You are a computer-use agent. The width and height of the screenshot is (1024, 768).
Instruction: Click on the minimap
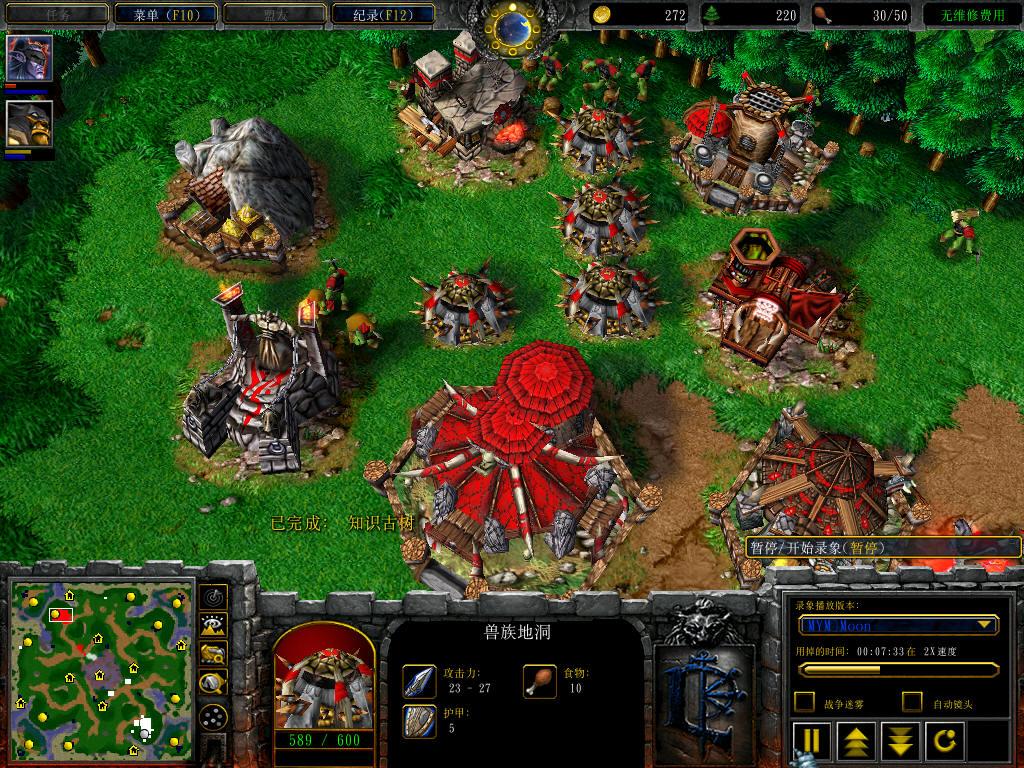[102, 668]
